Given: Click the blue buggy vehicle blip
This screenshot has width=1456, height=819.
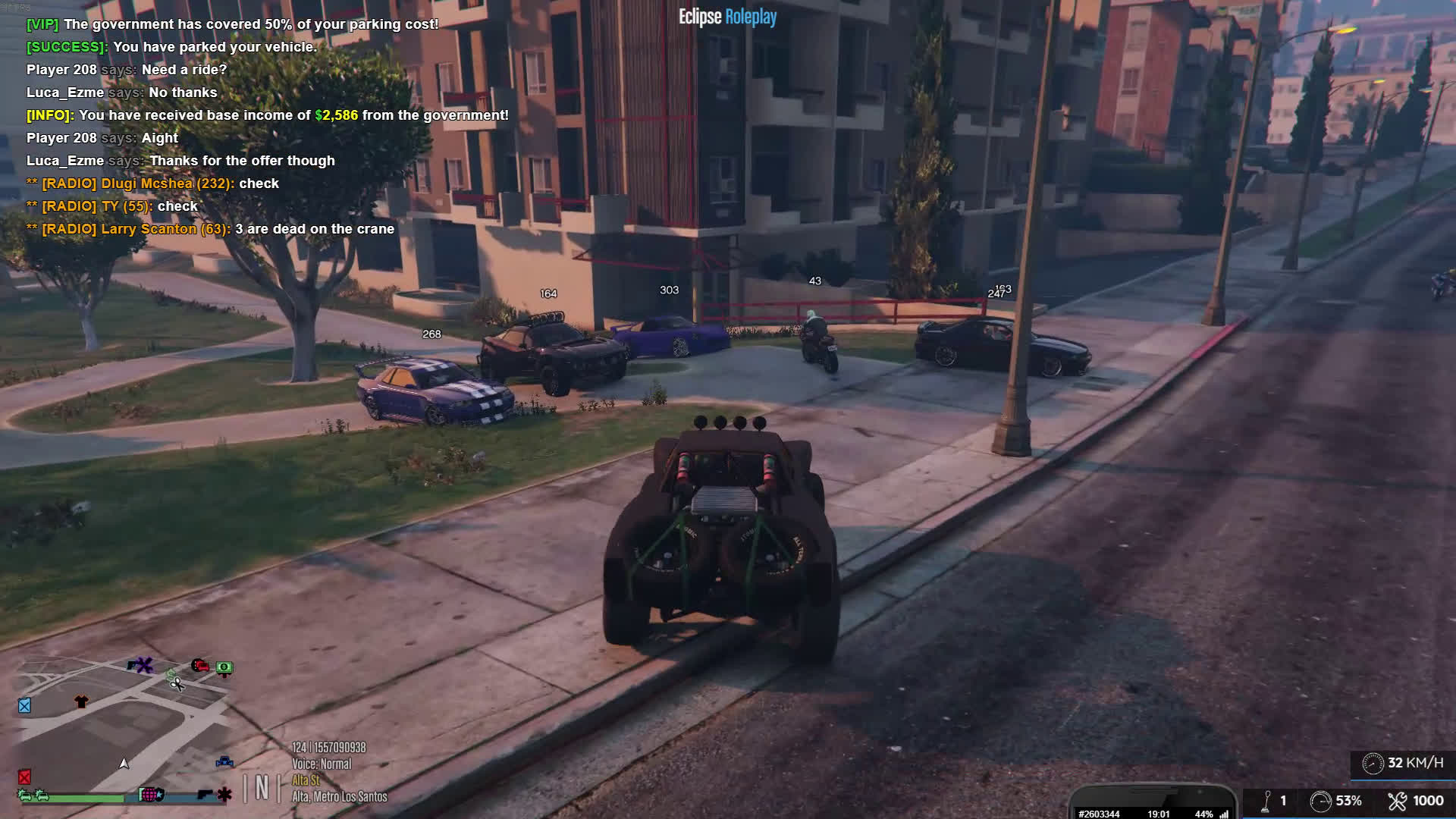Looking at the screenshot, I should 224,761.
